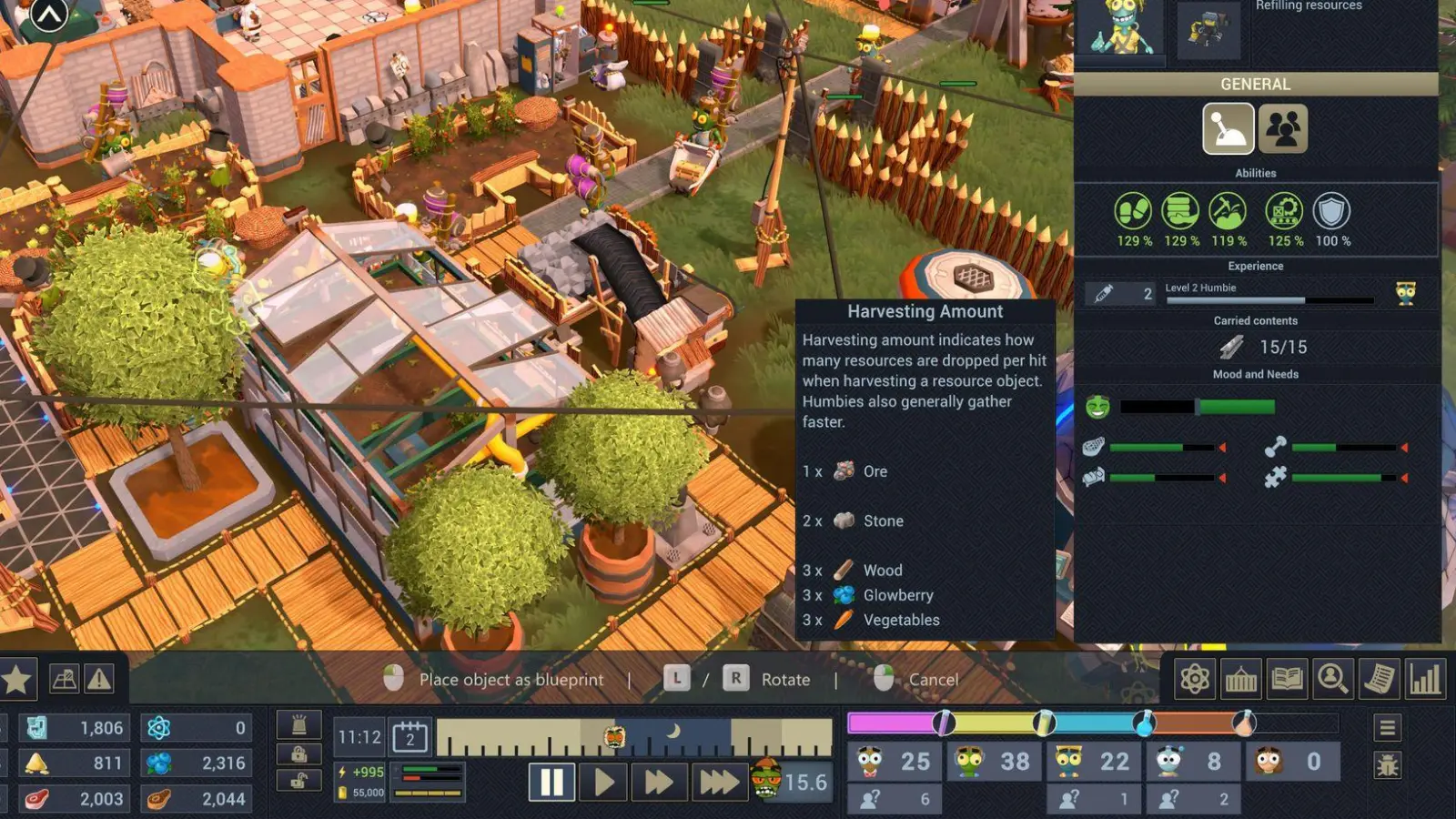The image size is (1456, 819).
Task: Pause the game simulation
Action: pos(551,782)
